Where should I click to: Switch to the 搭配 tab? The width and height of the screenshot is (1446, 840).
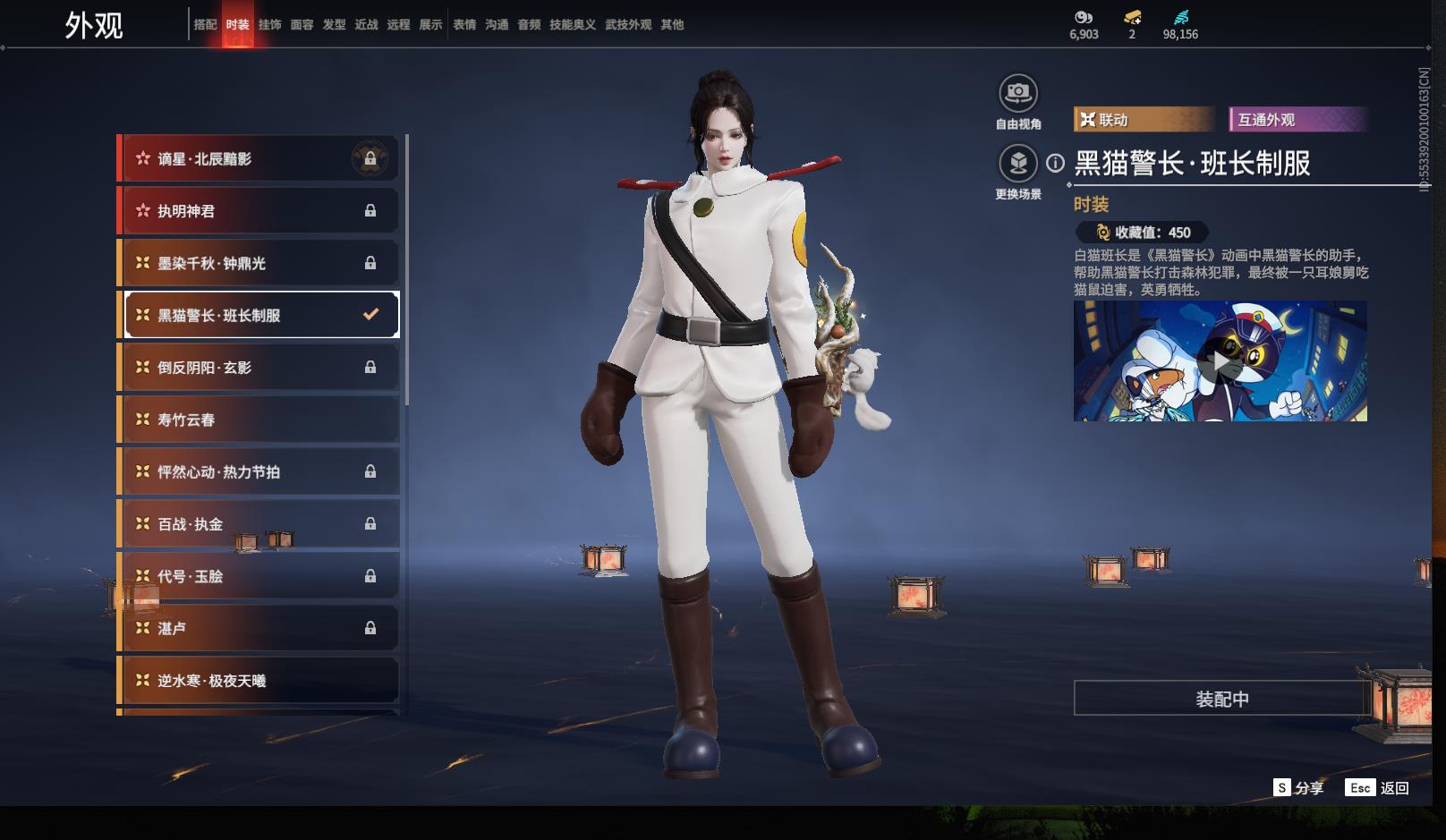pos(205,25)
